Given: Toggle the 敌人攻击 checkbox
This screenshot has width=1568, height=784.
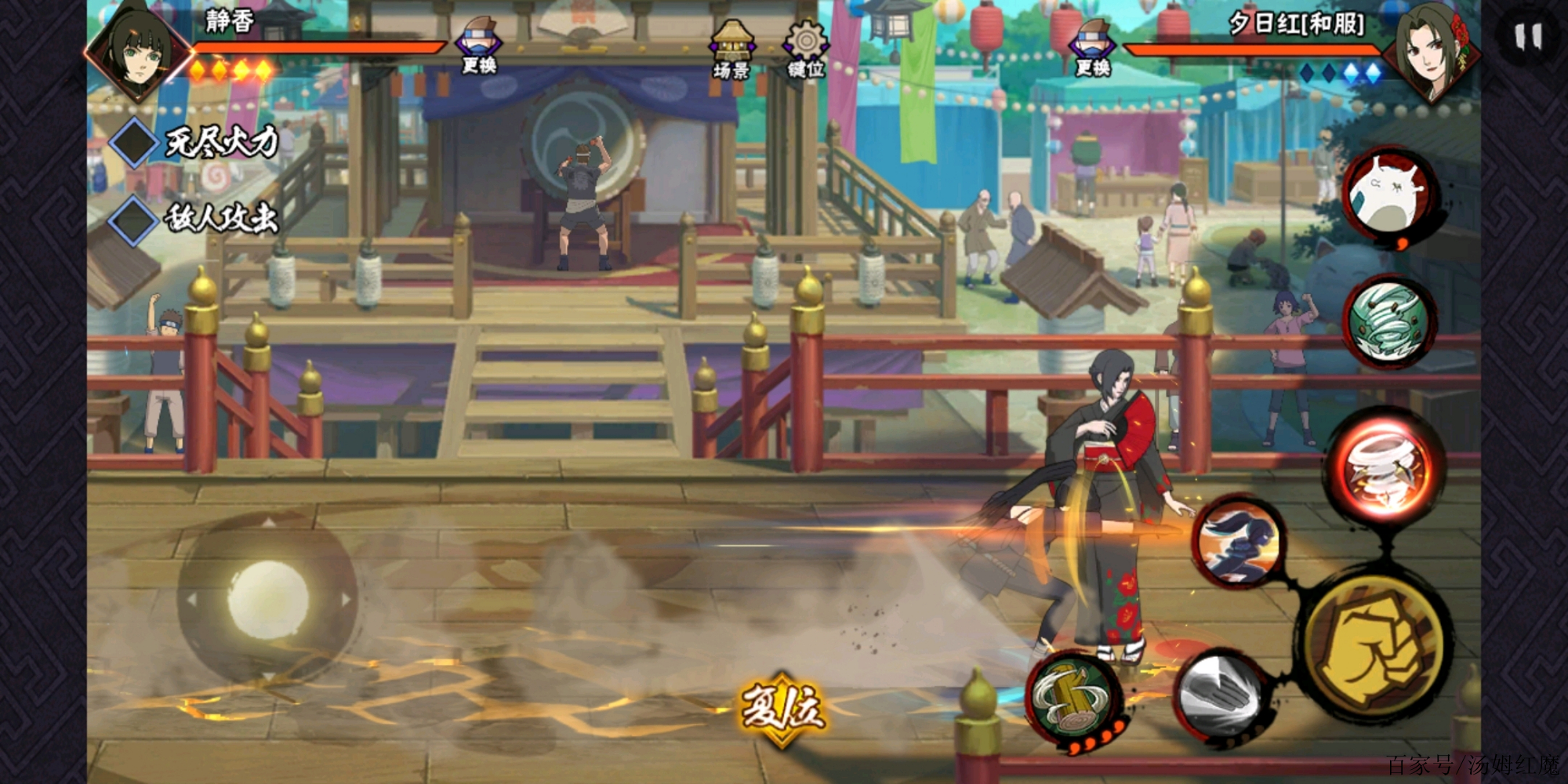Looking at the screenshot, I should (134, 219).
